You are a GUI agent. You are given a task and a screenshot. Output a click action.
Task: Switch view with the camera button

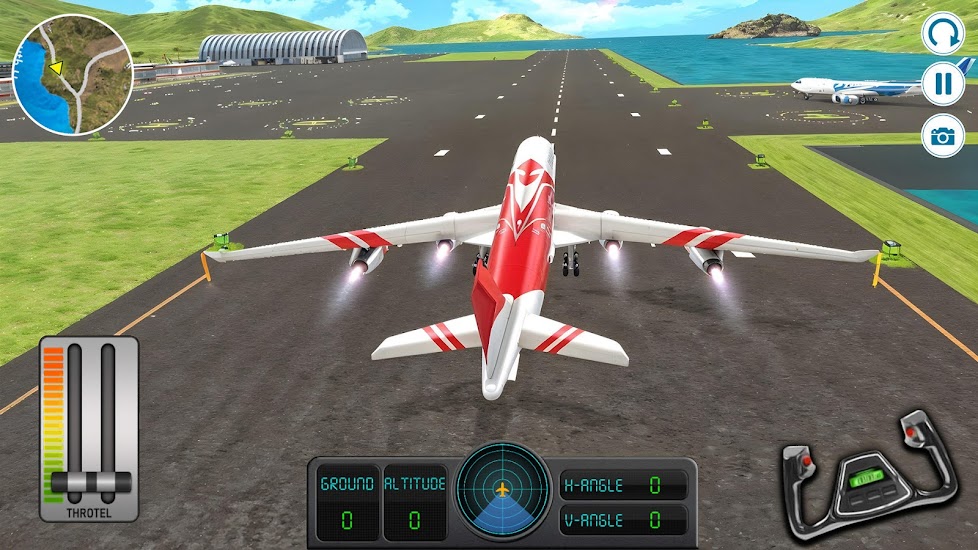click(942, 135)
